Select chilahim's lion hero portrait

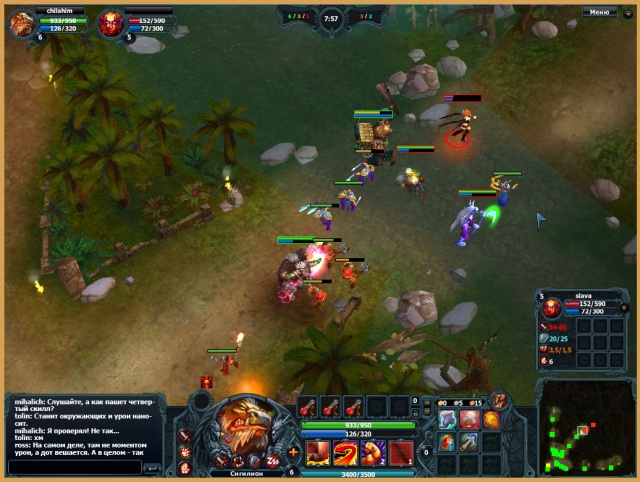[21, 24]
